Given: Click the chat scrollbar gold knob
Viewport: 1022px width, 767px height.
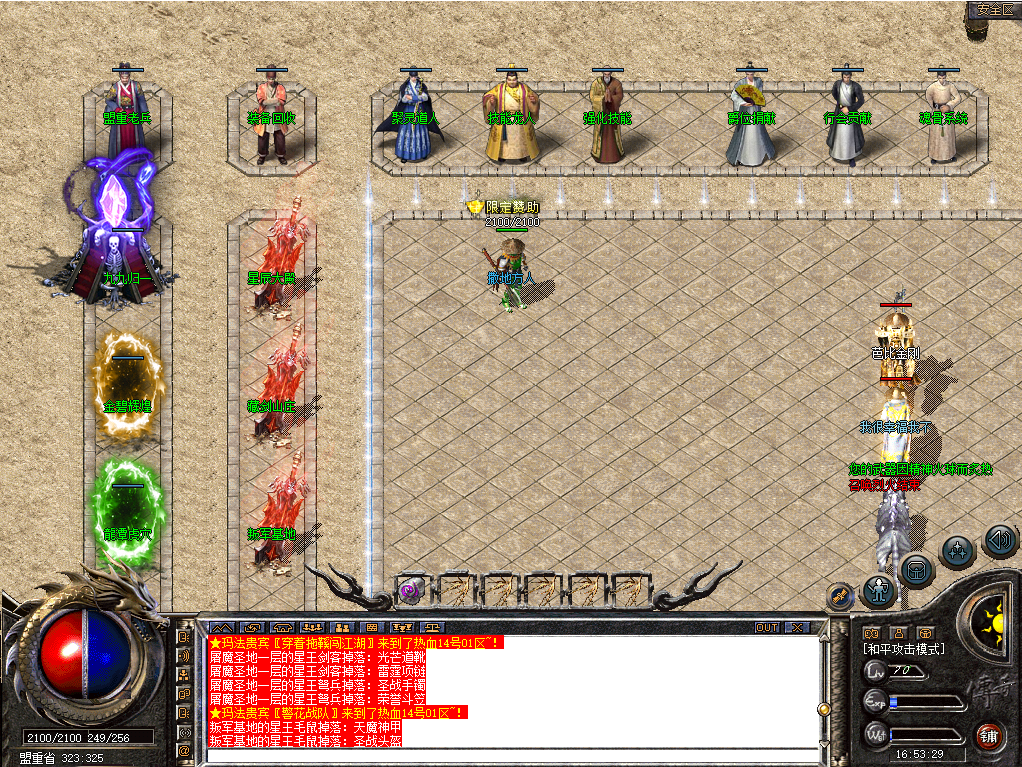Looking at the screenshot, I should click(824, 709).
